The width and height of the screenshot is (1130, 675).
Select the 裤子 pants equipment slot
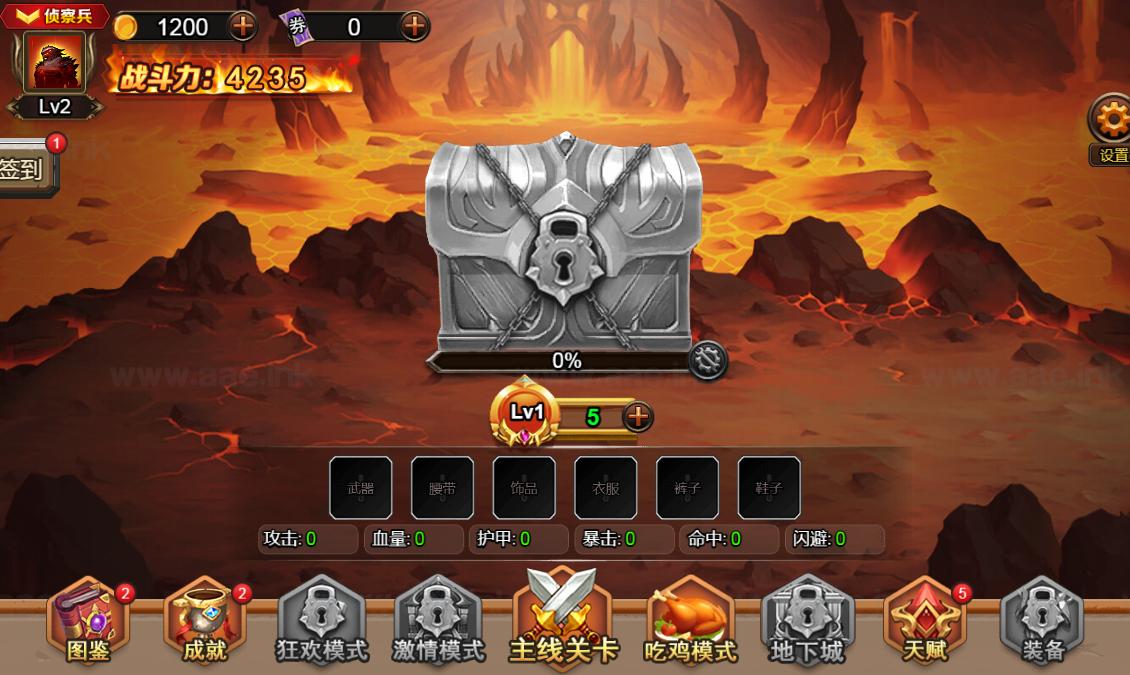(687, 488)
